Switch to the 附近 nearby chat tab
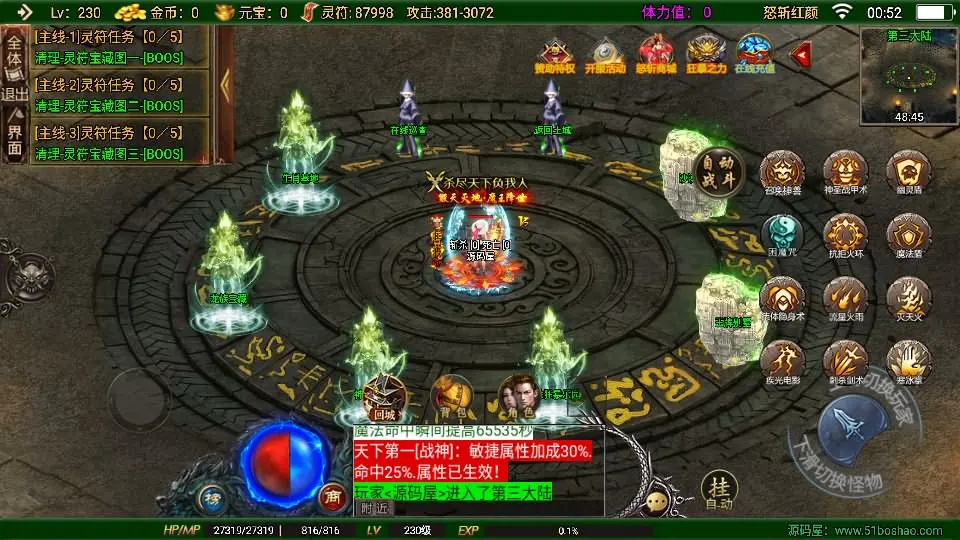This screenshot has height=540, width=960. coord(375,508)
